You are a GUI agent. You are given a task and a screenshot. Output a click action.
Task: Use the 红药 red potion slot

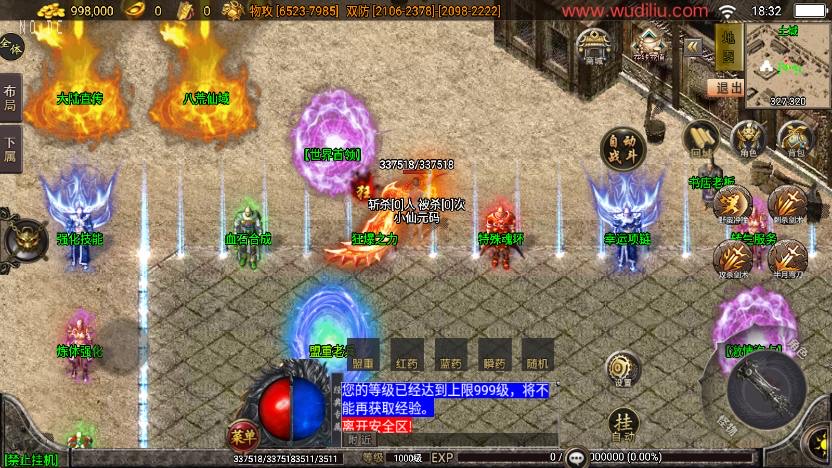click(x=407, y=354)
